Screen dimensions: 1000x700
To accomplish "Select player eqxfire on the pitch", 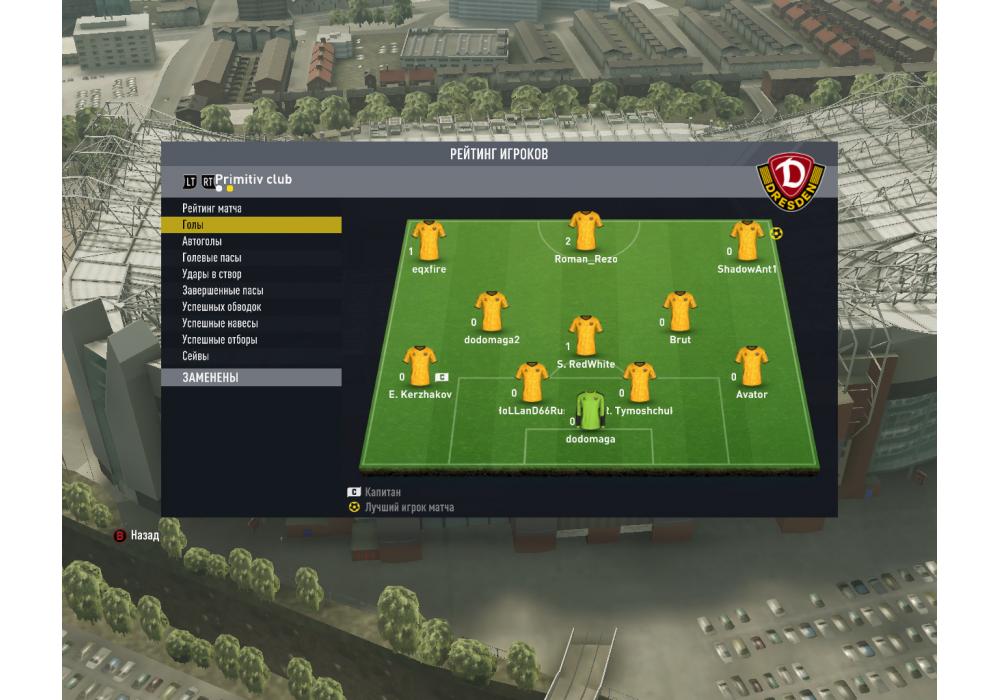I will [x=429, y=241].
